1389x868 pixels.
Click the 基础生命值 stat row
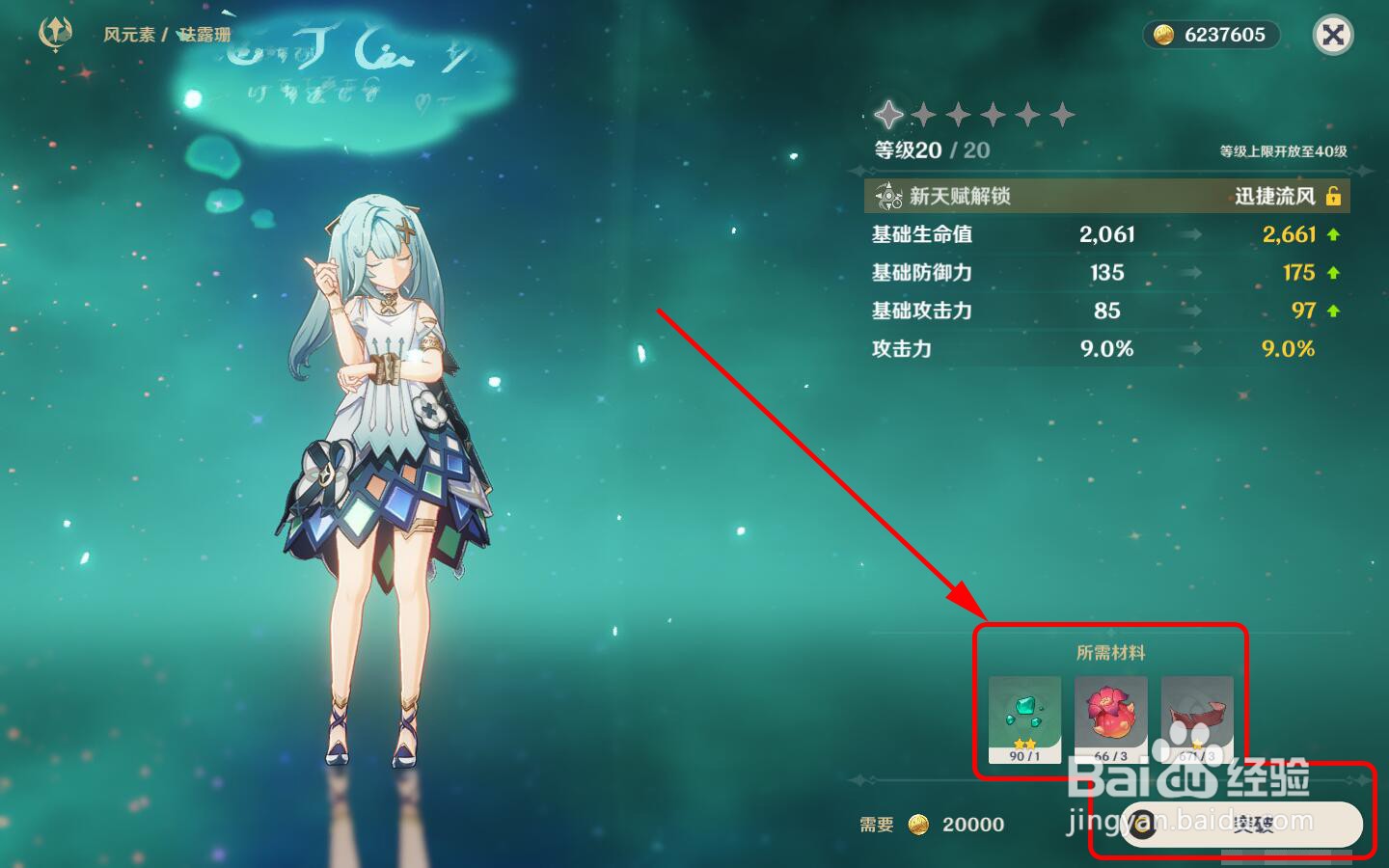tap(921, 234)
